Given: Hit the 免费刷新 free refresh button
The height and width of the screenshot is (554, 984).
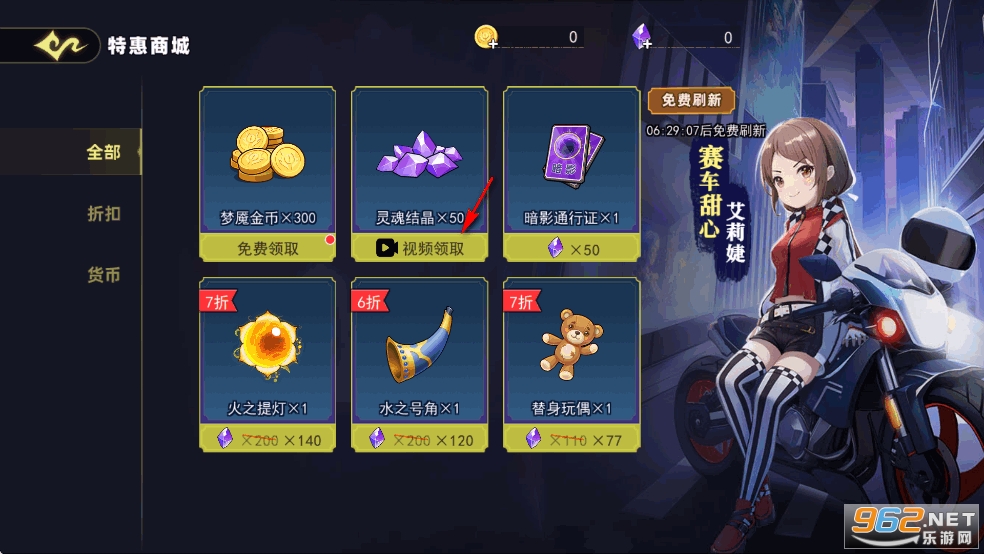Looking at the screenshot, I should (691, 101).
